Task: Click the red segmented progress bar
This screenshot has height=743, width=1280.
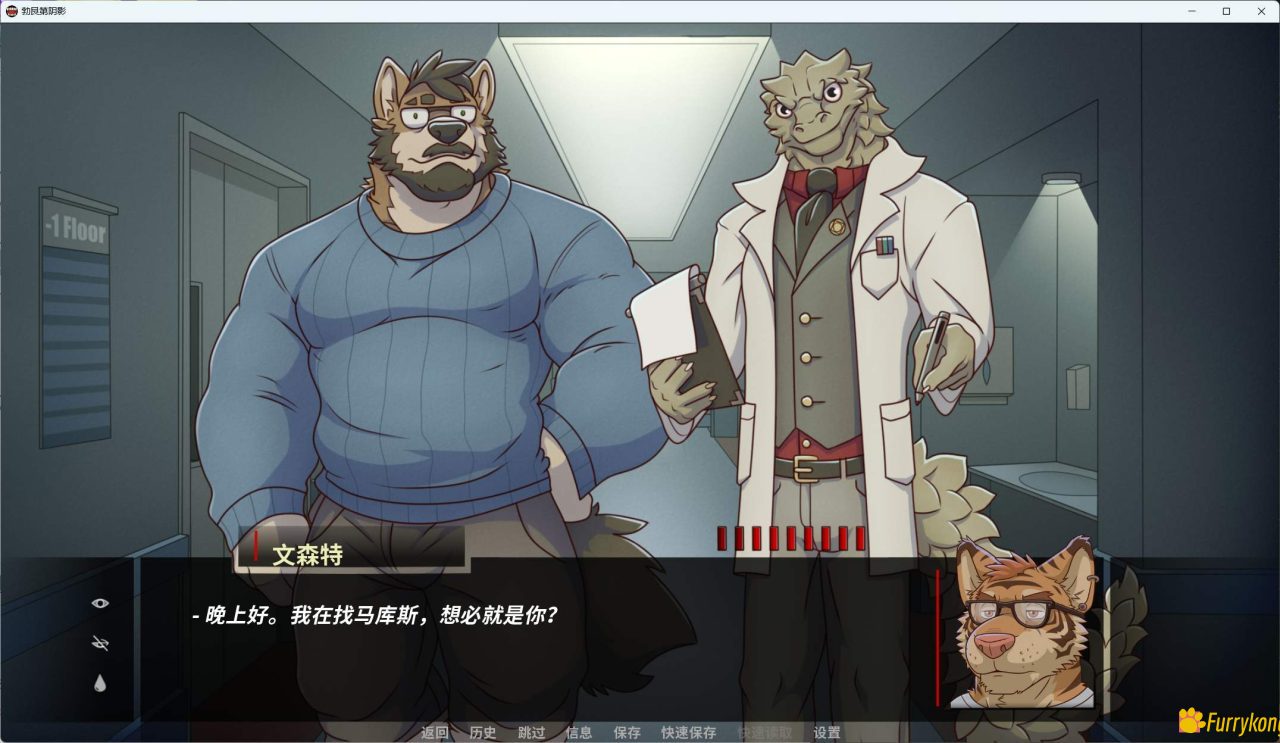Action: [x=790, y=538]
